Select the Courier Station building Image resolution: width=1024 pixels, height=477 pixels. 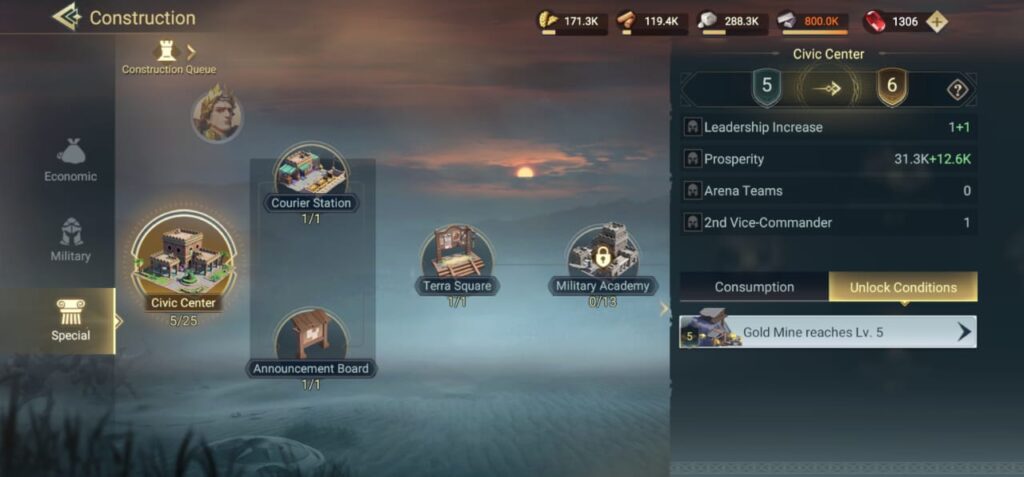(311, 176)
